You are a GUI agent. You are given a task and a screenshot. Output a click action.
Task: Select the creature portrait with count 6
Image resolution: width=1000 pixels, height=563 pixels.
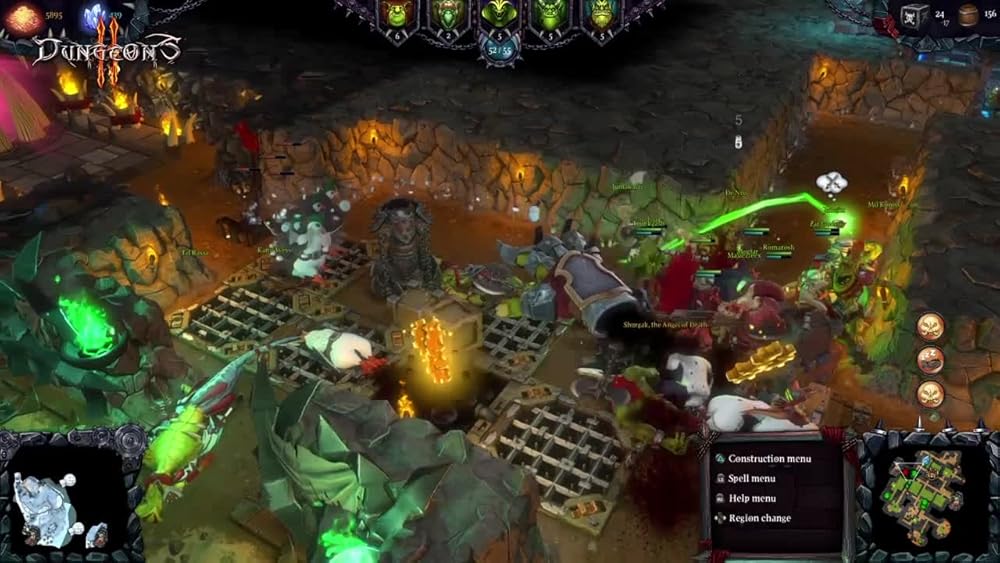(x=398, y=18)
